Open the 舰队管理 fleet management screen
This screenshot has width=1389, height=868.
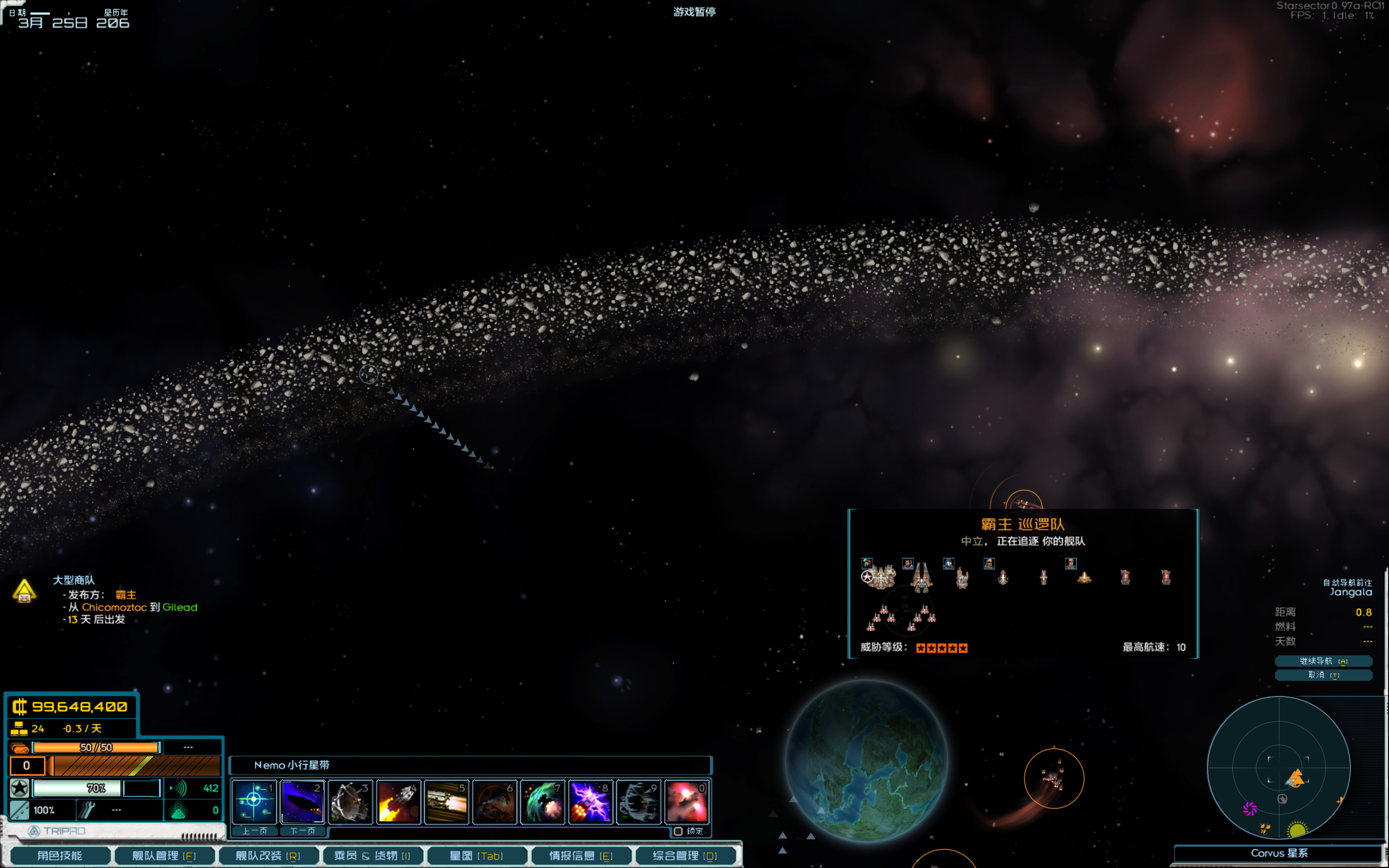[164, 856]
